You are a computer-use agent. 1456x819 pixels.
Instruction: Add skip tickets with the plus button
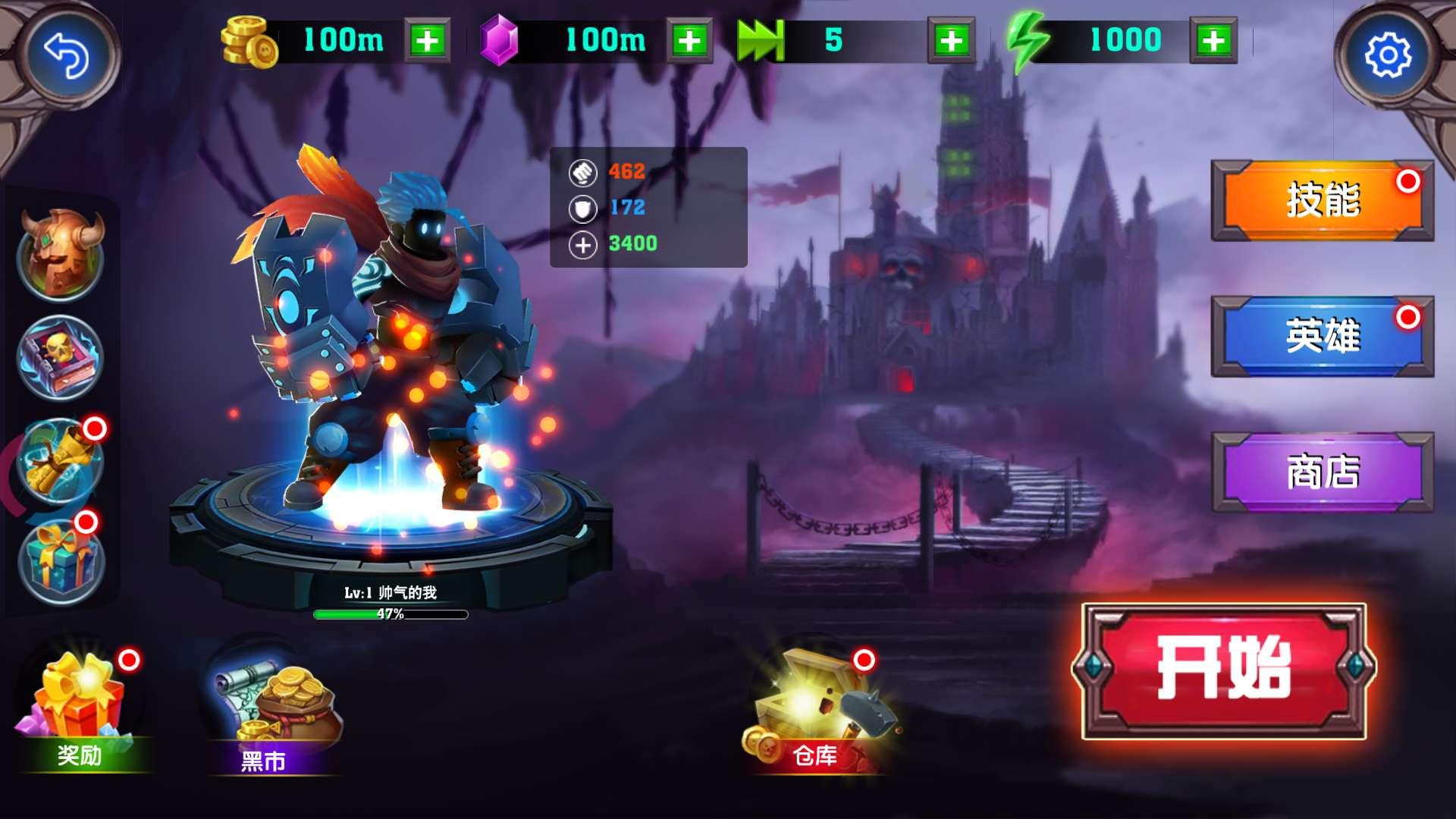pos(951,40)
